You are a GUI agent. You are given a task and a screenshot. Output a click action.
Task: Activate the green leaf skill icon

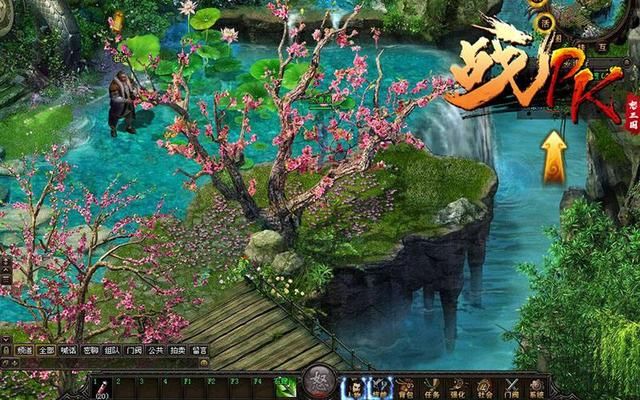click(x=286, y=387)
